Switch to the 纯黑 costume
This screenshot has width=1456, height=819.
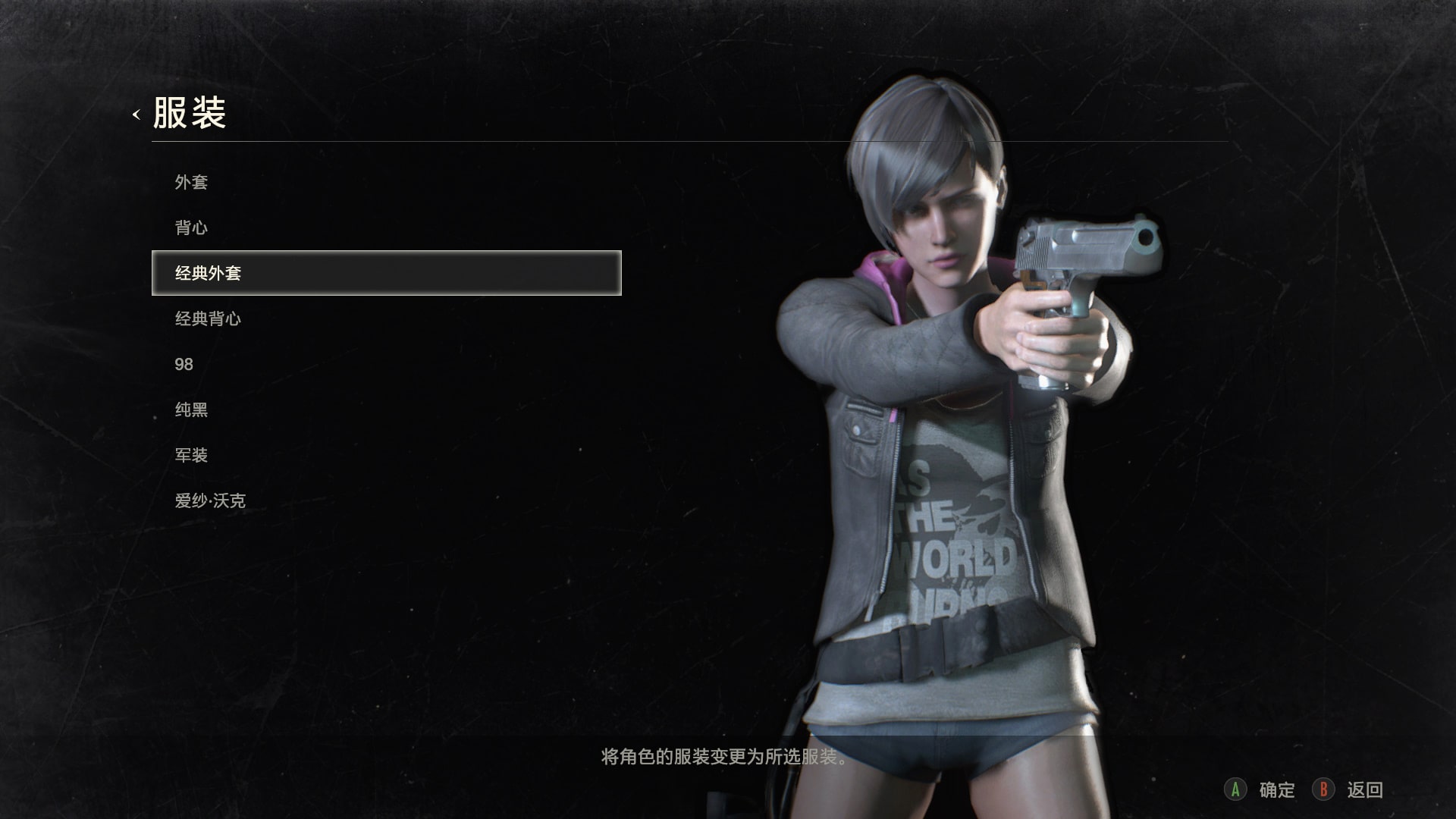[x=191, y=409]
